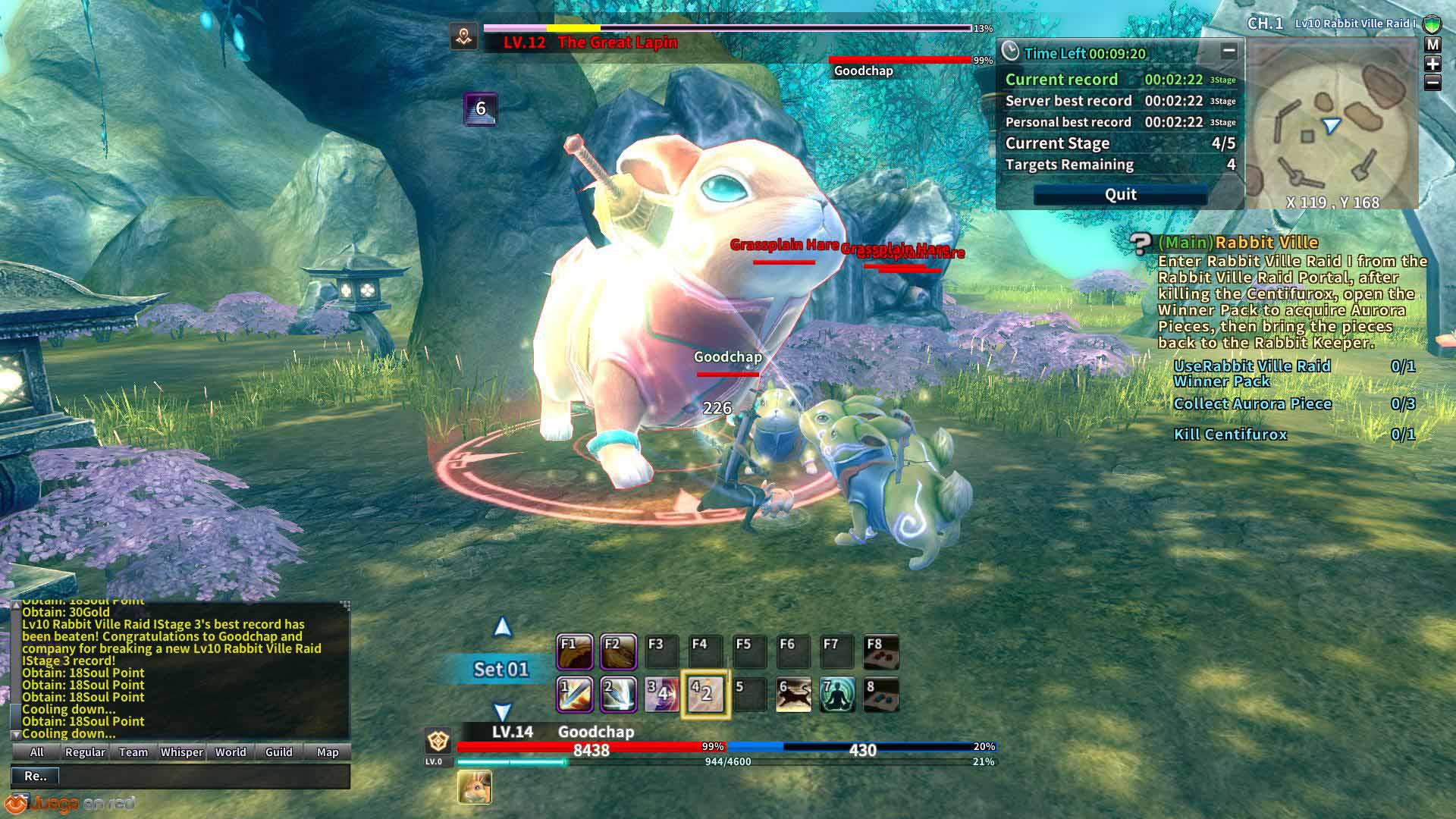Use the item in the F1 slot

[575, 652]
